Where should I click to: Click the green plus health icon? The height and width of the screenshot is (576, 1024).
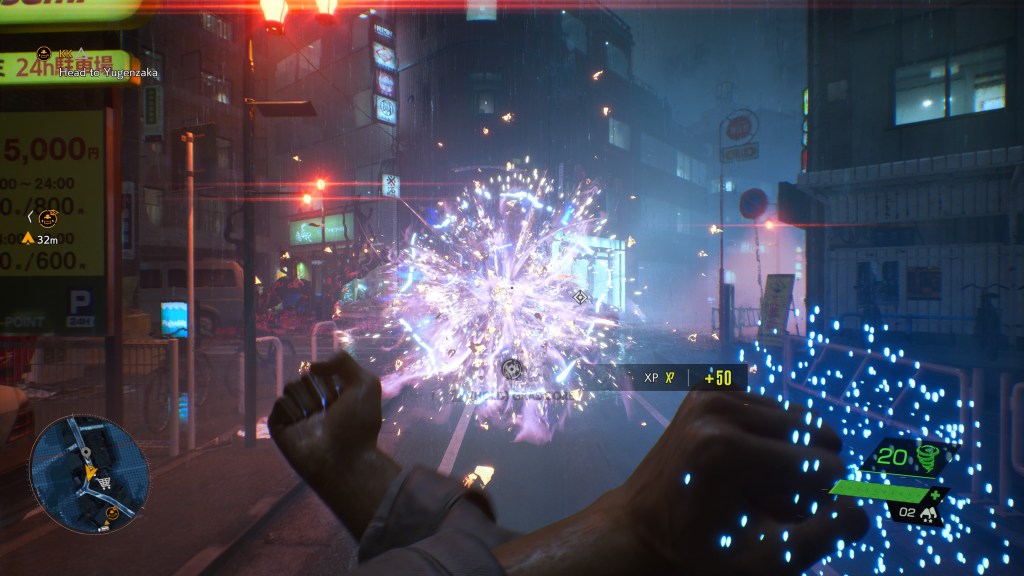(x=935, y=495)
